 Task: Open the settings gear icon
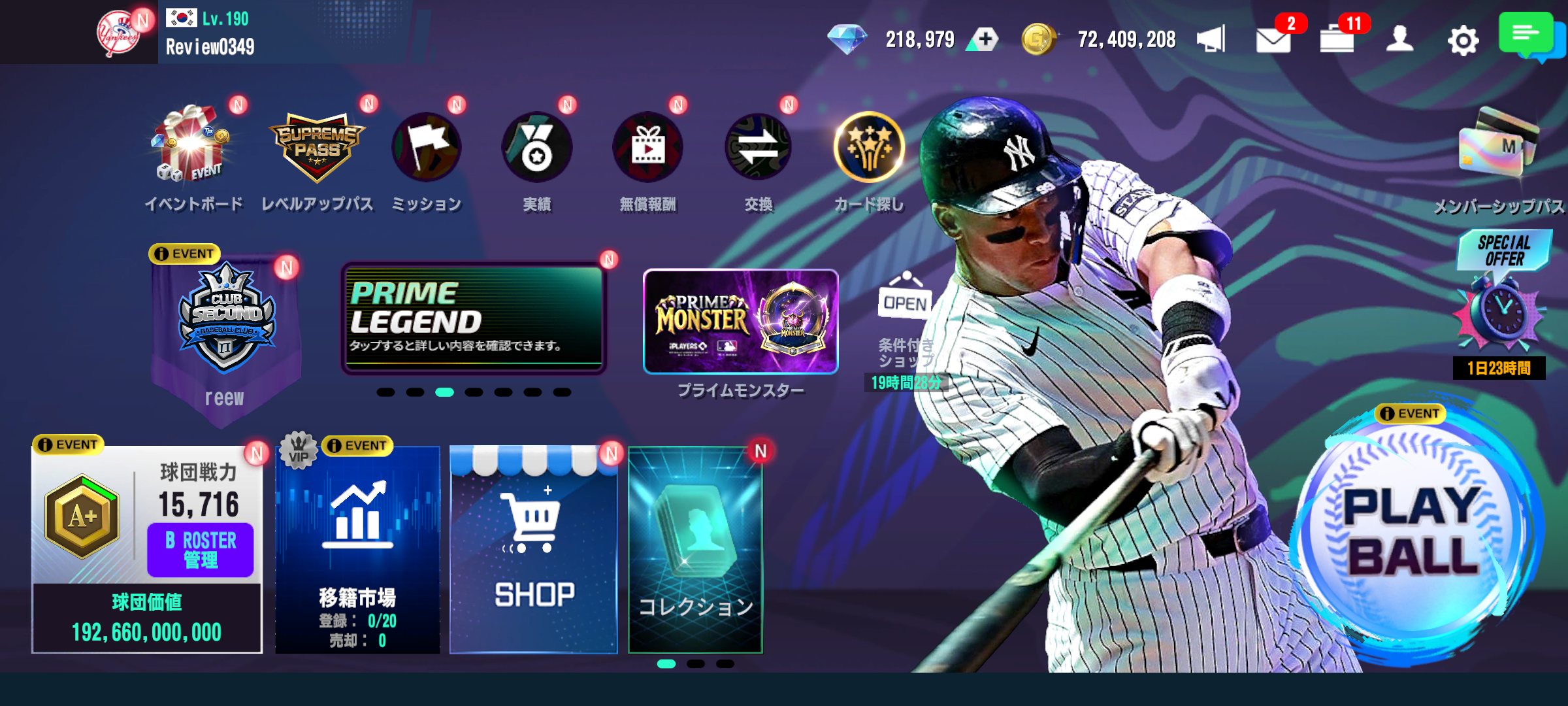pyautogui.click(x=1463, y=41)
